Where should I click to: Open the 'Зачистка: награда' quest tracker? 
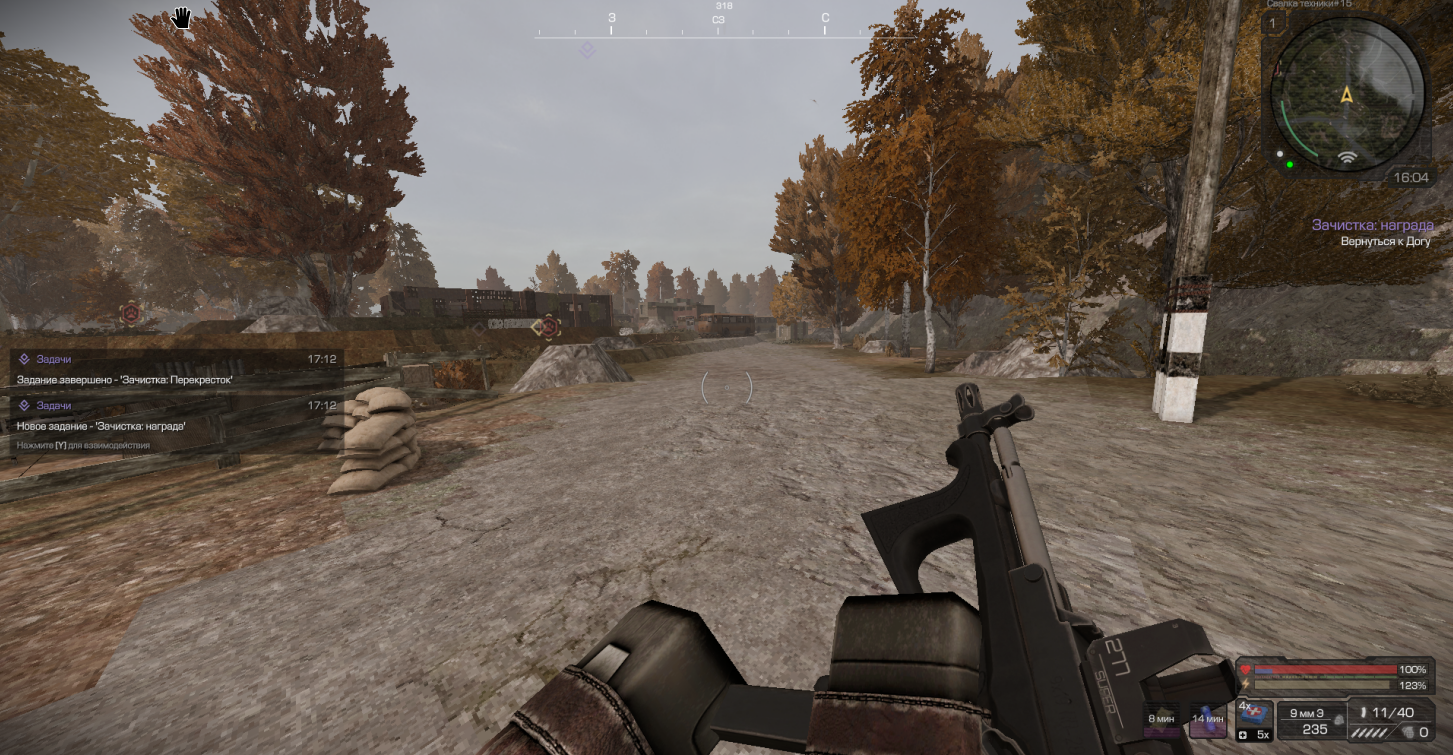pyautogui.click(x=1372, y=226)
